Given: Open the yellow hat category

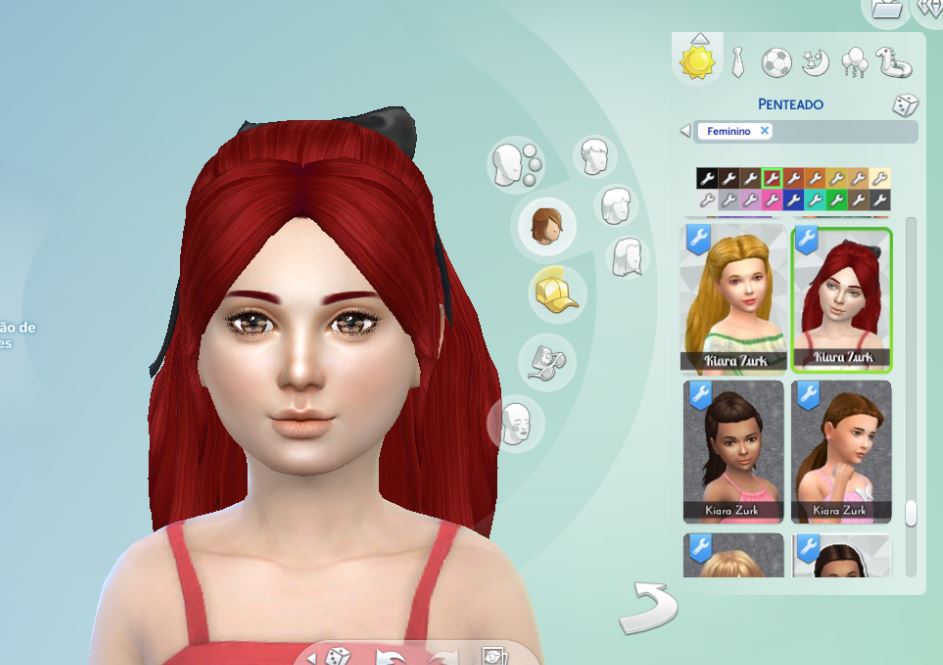Looking at the screenshot, I should (x=557, y=292).
